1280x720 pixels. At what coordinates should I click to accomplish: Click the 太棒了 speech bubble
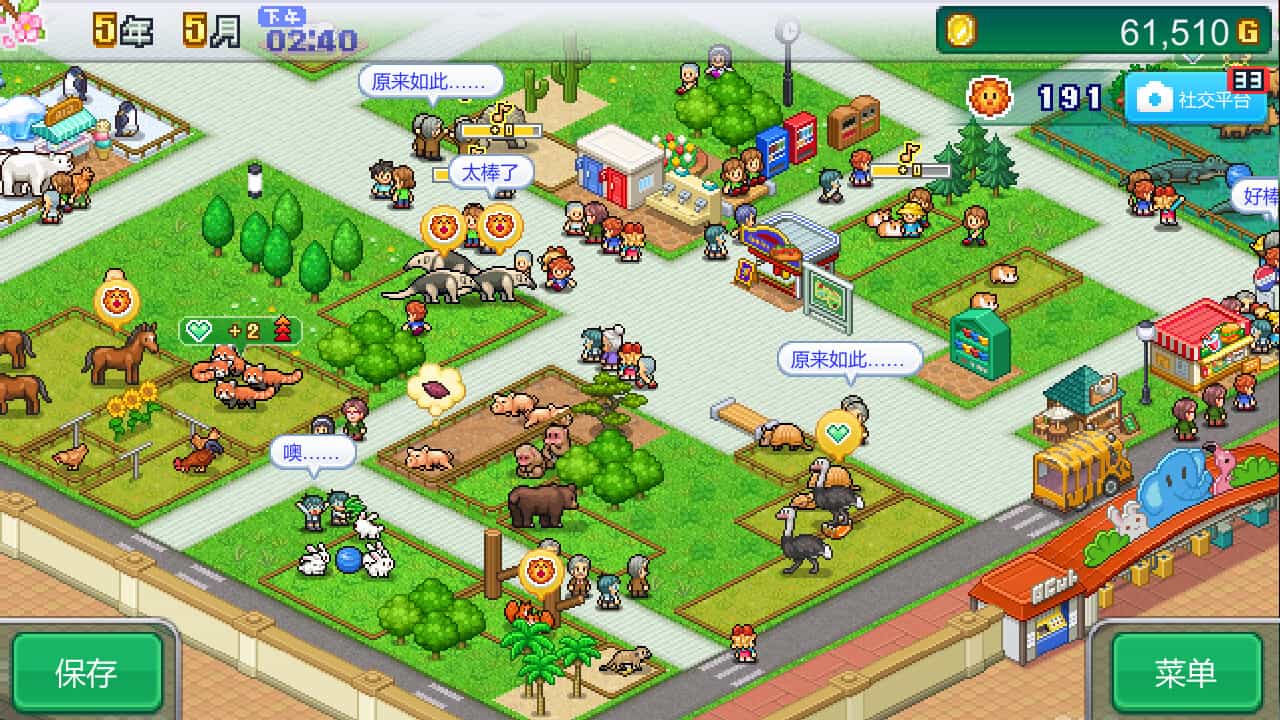point(490,172)
